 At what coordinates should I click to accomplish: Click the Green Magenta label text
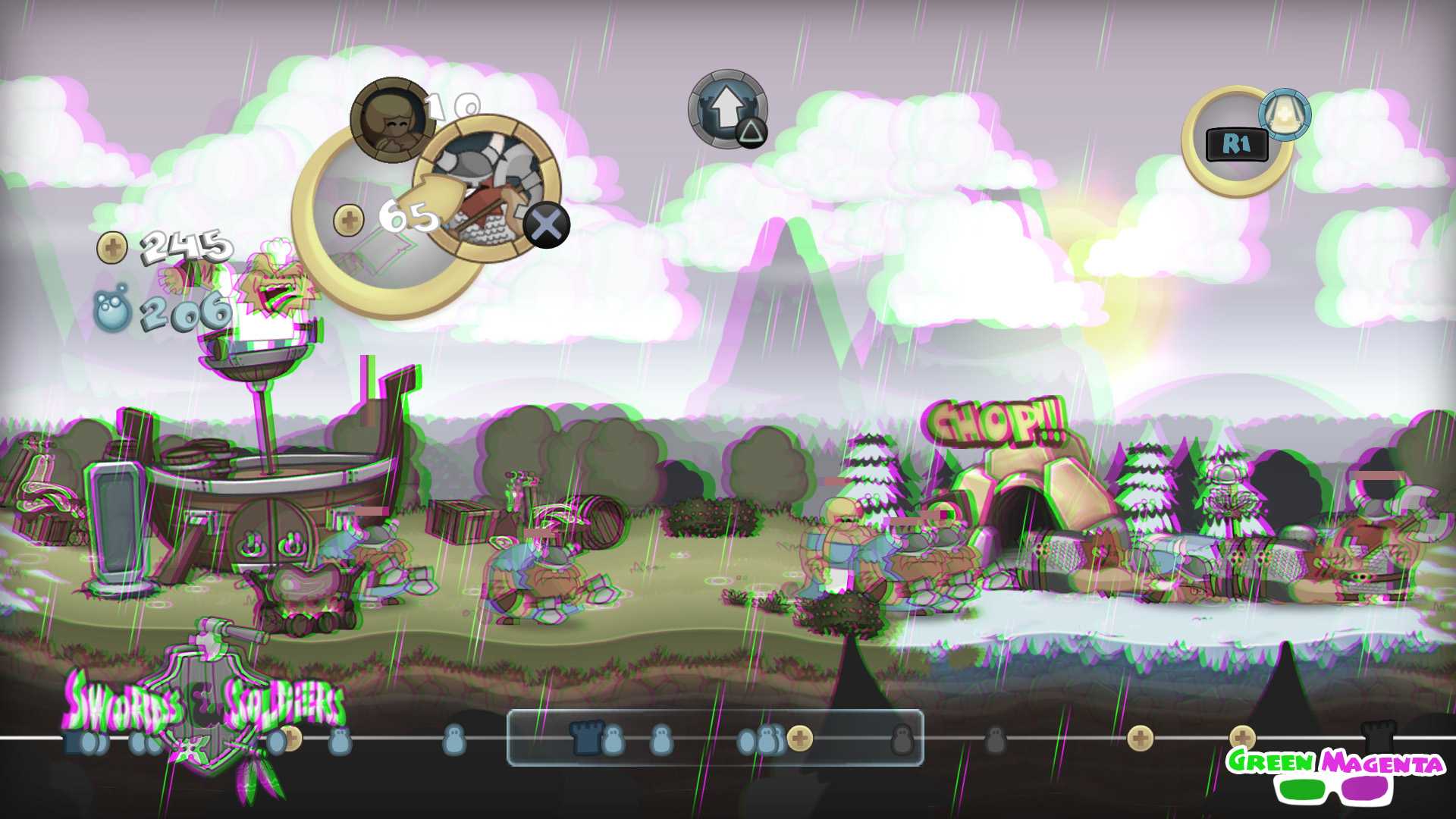1338,760
